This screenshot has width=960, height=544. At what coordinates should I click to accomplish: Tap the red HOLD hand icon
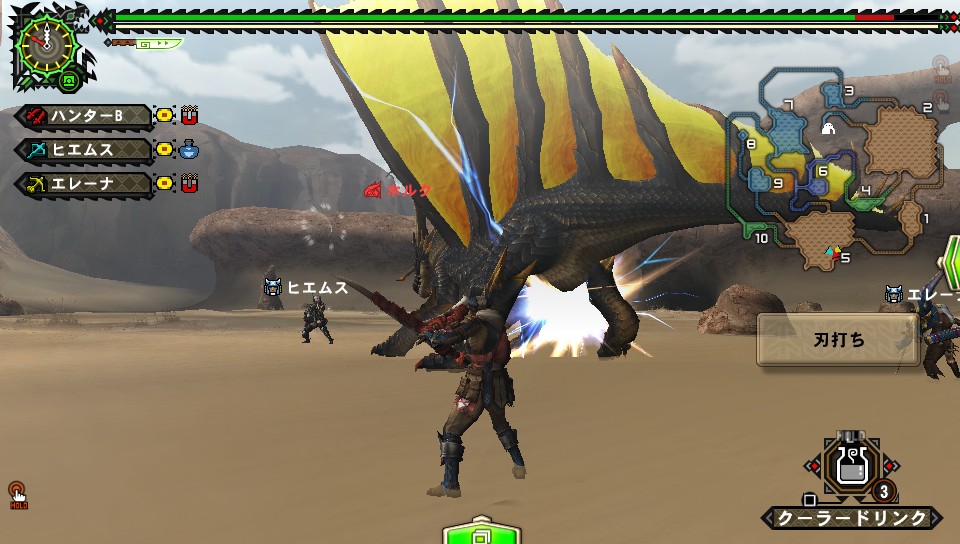click(x=17, y=493)
